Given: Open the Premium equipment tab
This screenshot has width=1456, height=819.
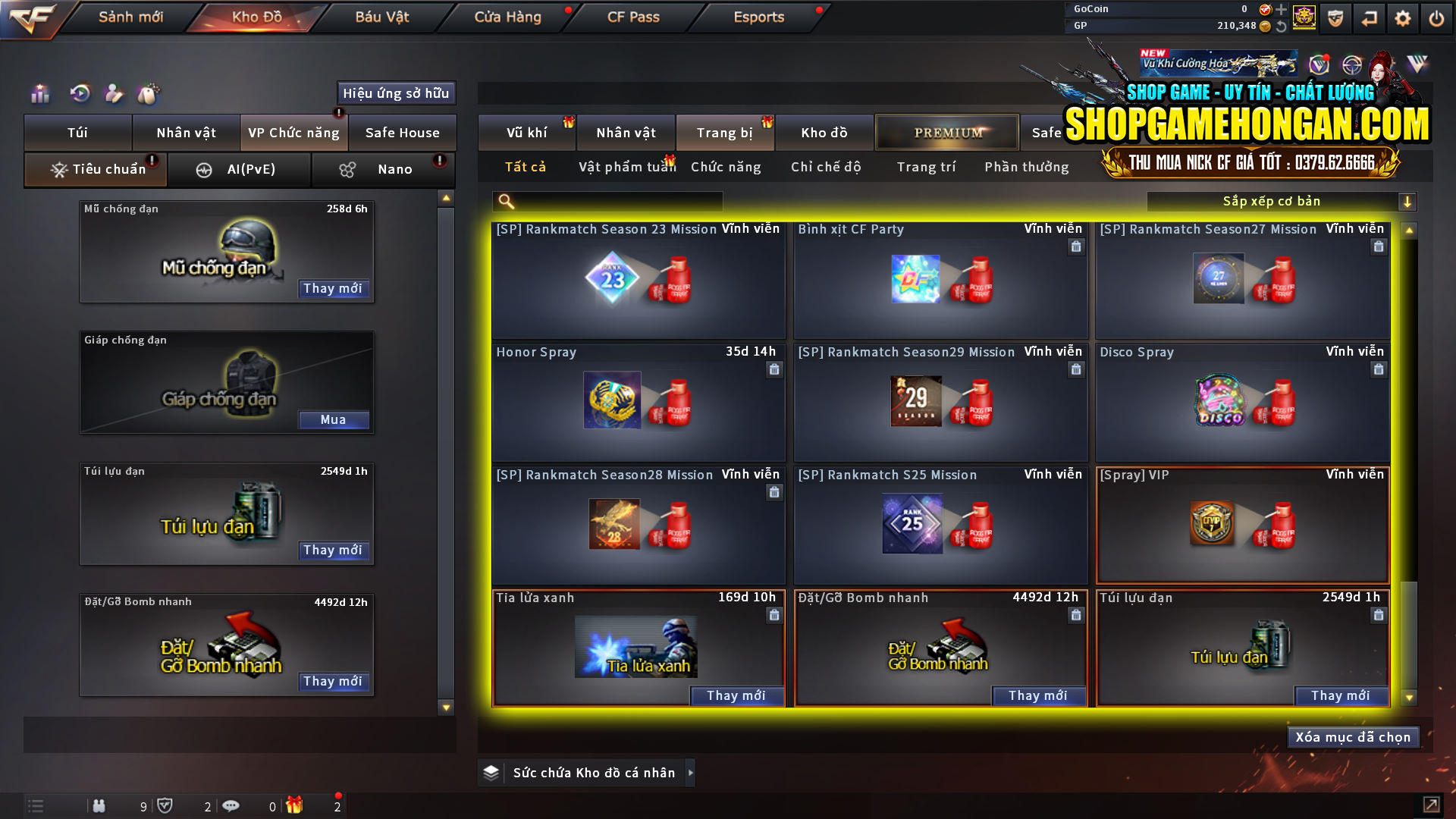Looking at the screenshot, I should pos(946,132).
